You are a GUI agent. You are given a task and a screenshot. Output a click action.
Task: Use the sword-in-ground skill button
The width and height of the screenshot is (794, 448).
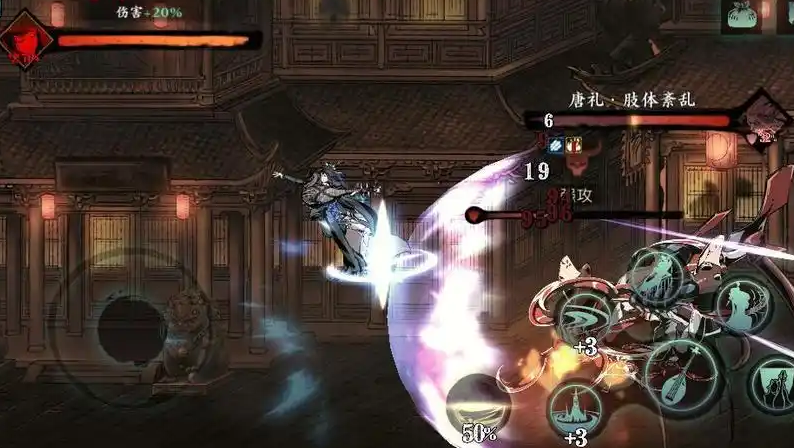[575, 409]
